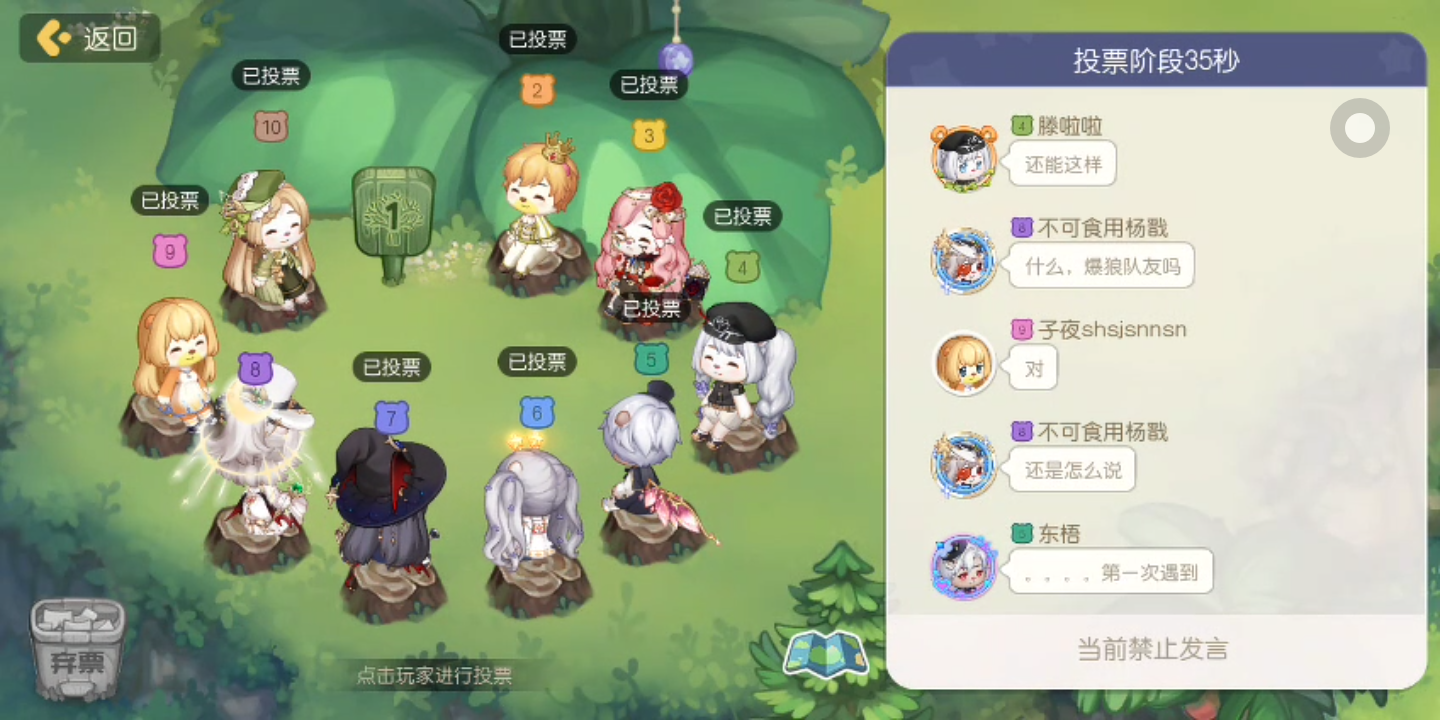Screen dimensions: 1440x720
Task: Click chat bubble saying 第一次遇到
Action: coord(1110,571)
